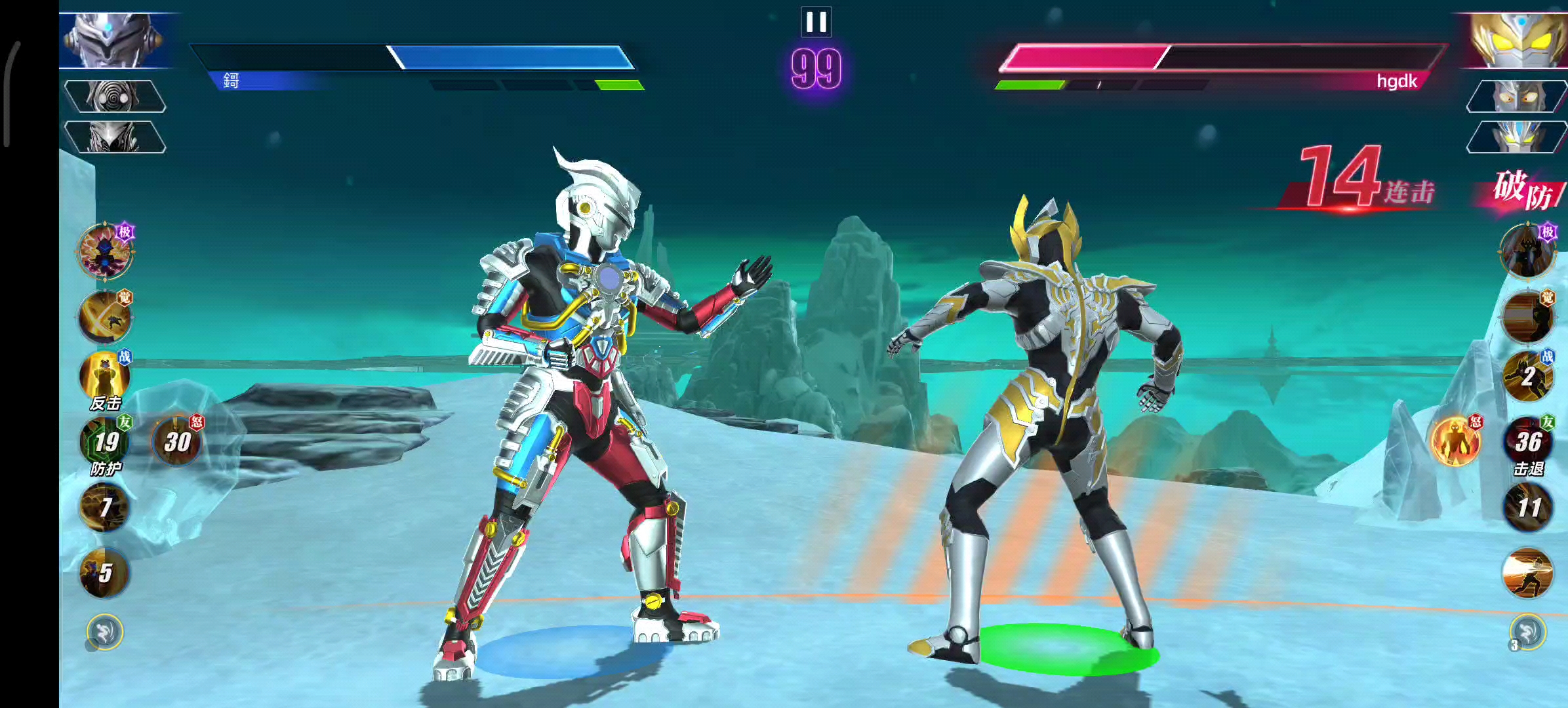Image resolution: width=1568 pixels, height=708 pixels.
Task: Click the 击退 knockback skill showing 36
Action: click(1527, 442)
